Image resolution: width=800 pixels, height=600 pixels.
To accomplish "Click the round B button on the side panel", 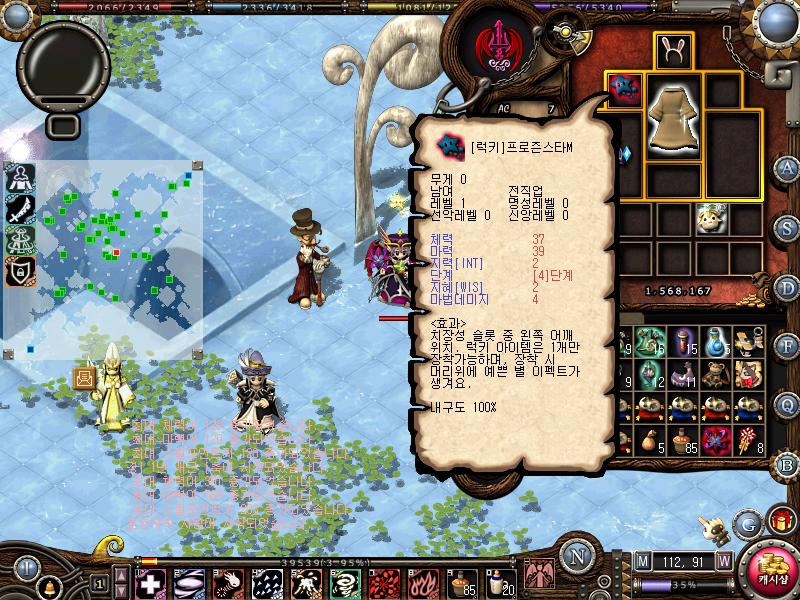I will [x=788, y=465].
